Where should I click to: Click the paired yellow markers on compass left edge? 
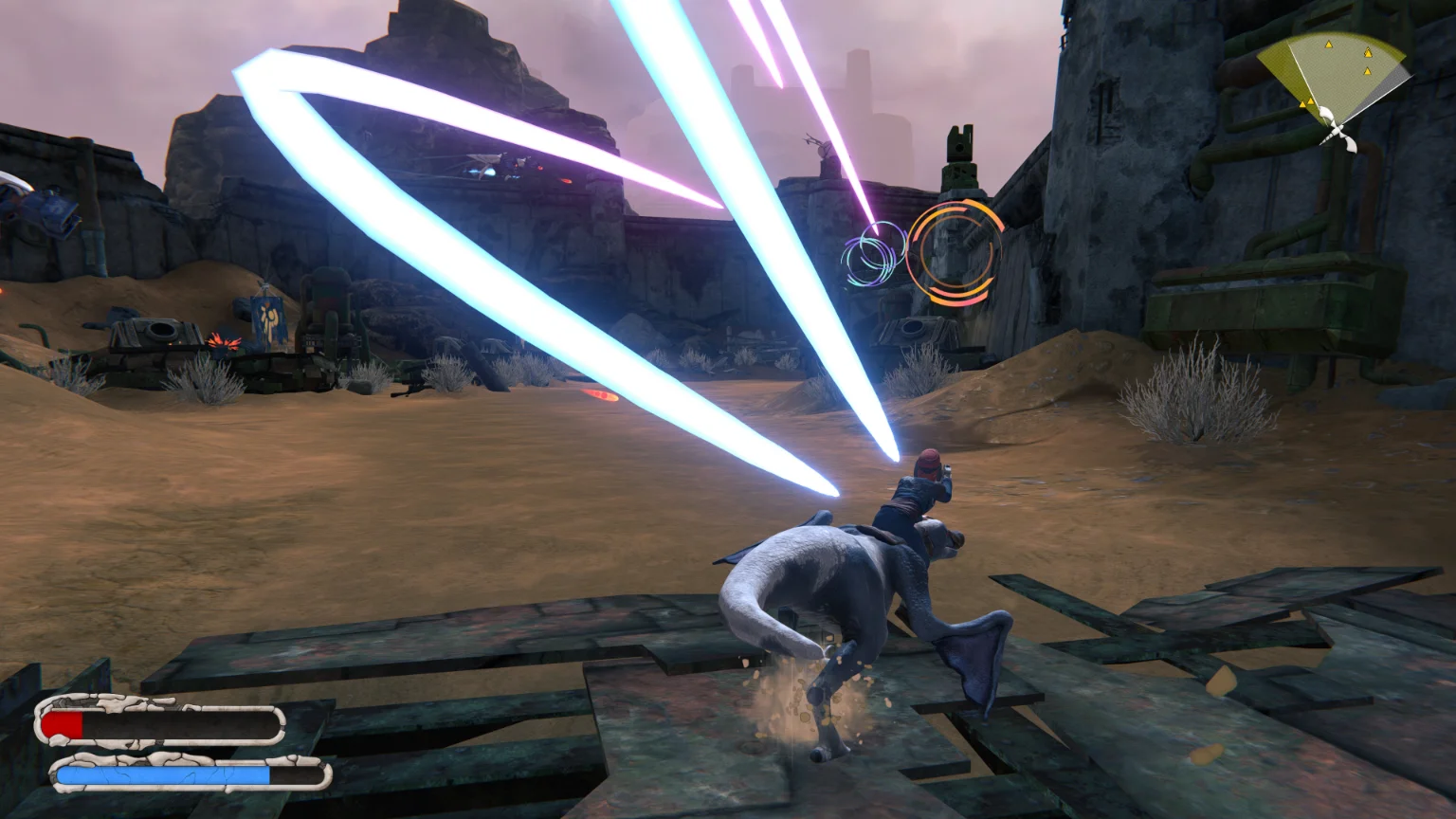coord(1306,101)
